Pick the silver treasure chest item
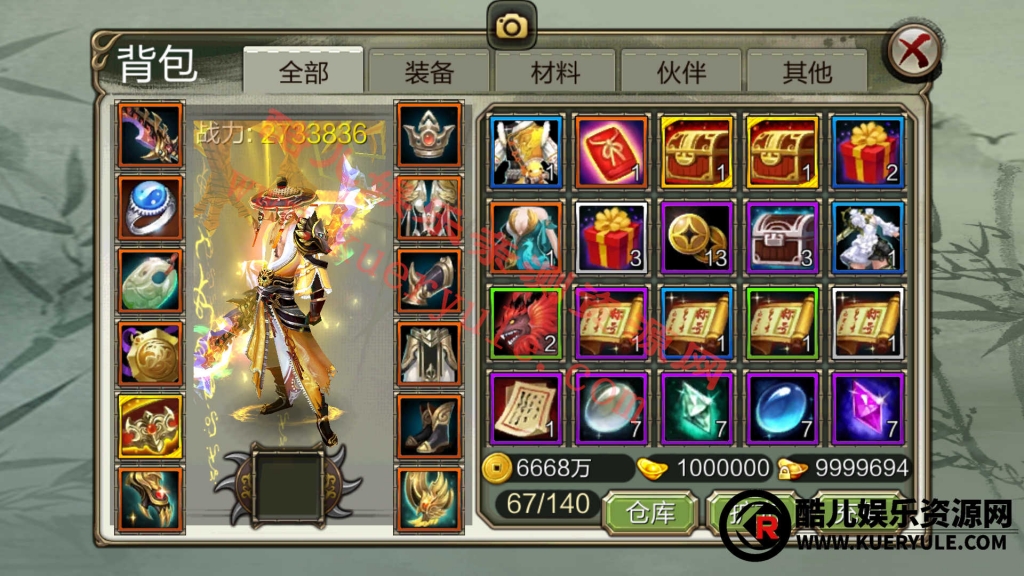This screenshot has height=576, width=1024. click(x=783, y=237)
